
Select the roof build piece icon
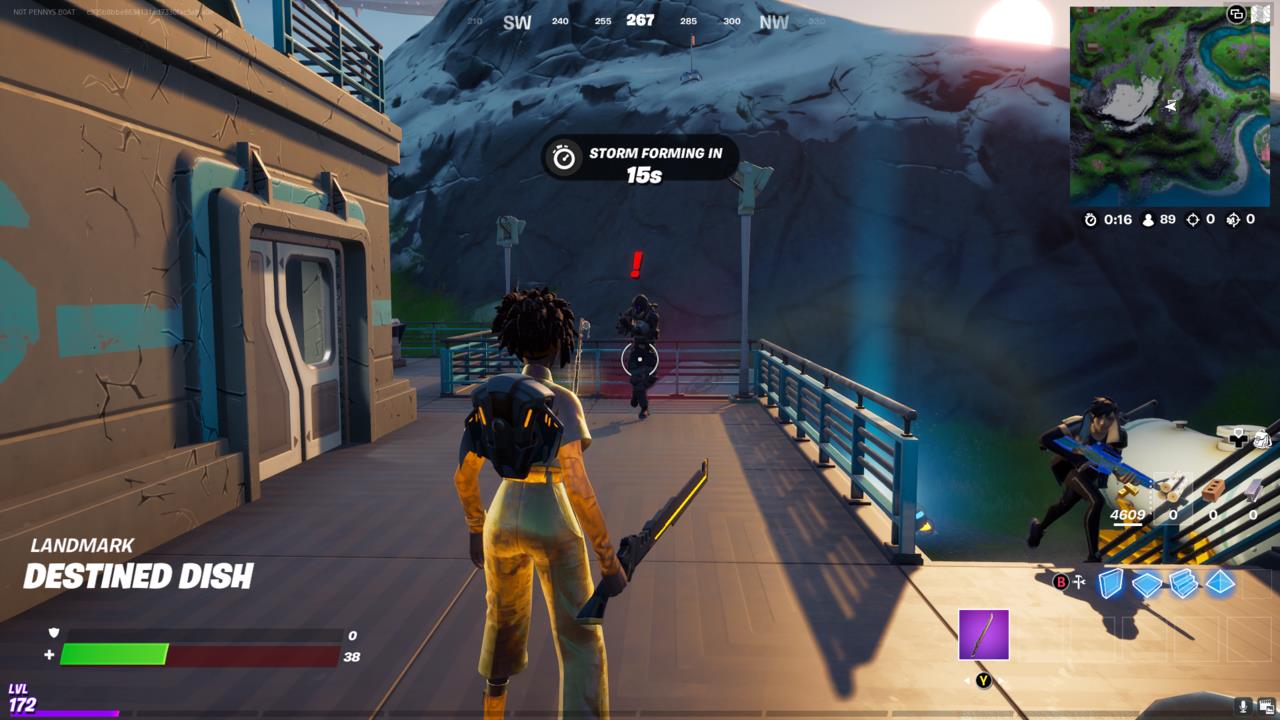pos(1221,583)
